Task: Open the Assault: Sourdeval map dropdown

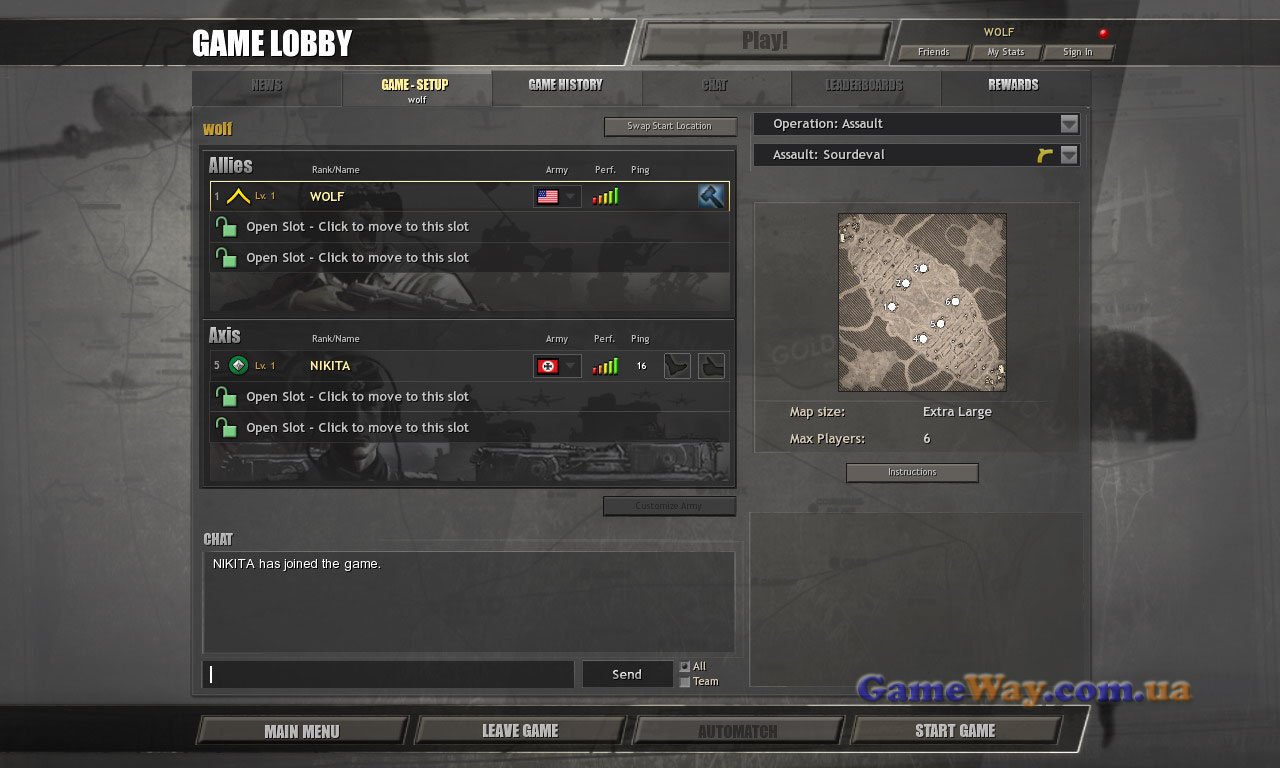Action: (x=1069, y=155)
